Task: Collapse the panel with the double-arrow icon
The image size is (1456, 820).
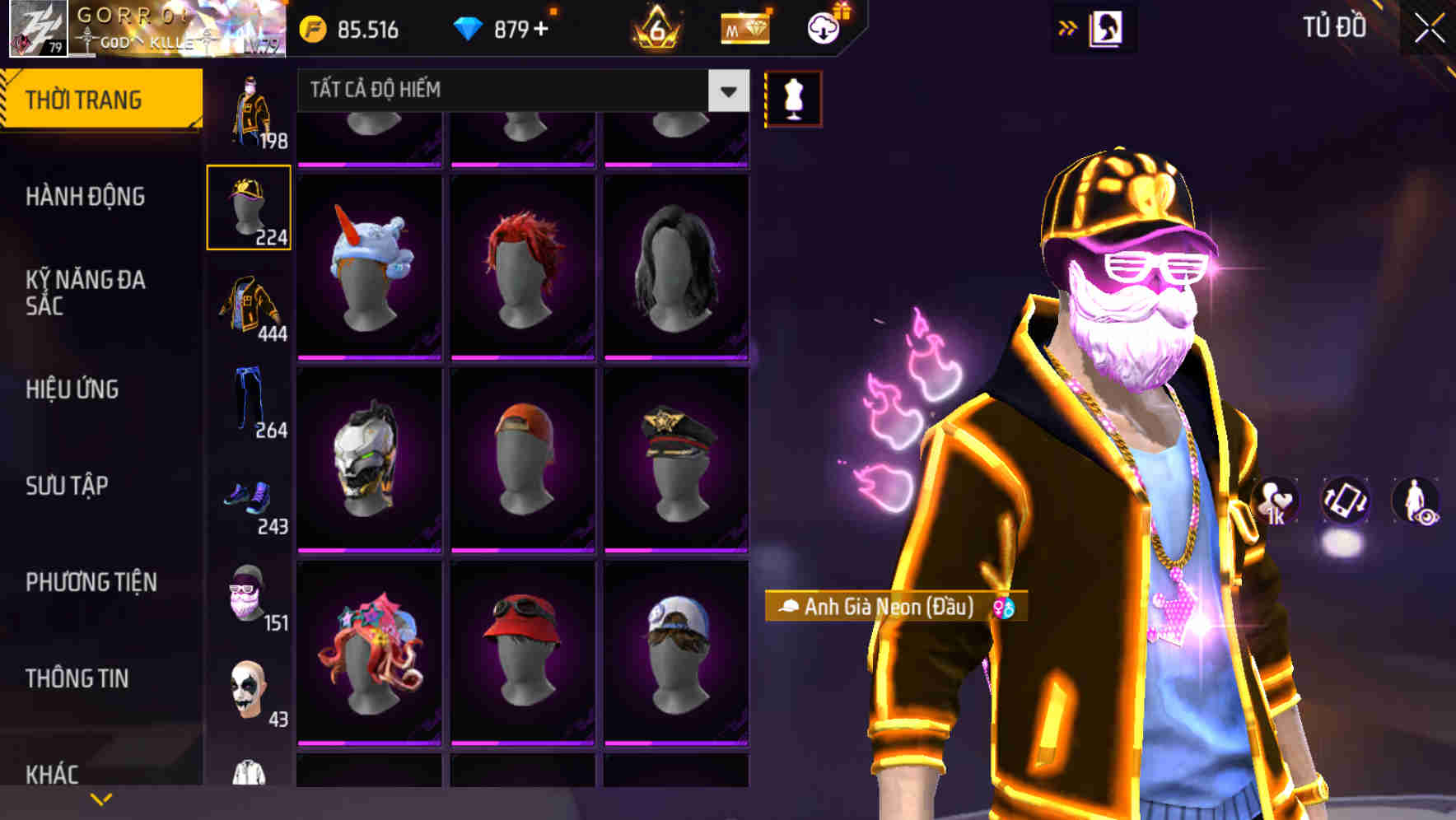Action: (x=1068, y=26)
